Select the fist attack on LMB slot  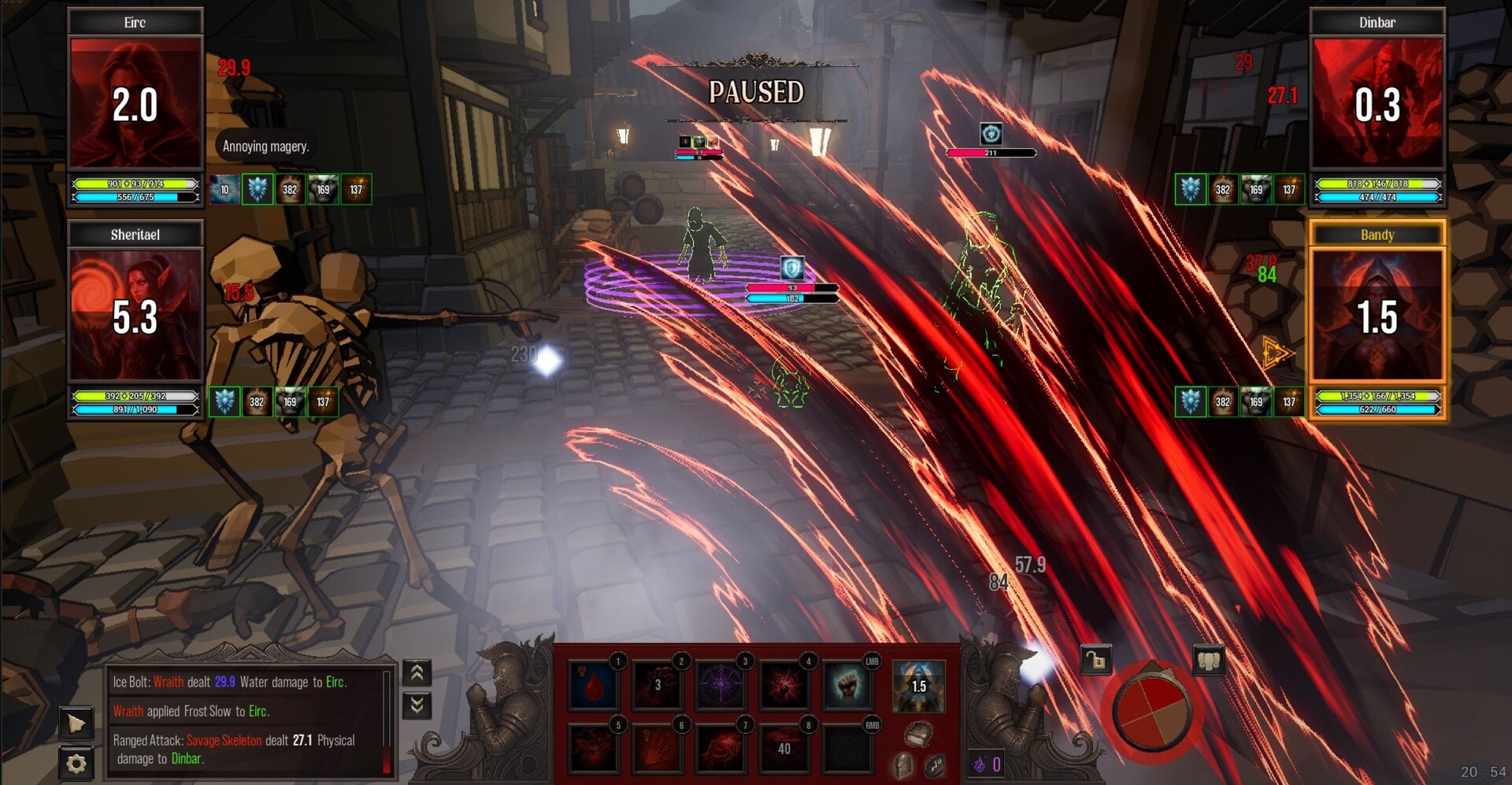click(x=847, y=686)
